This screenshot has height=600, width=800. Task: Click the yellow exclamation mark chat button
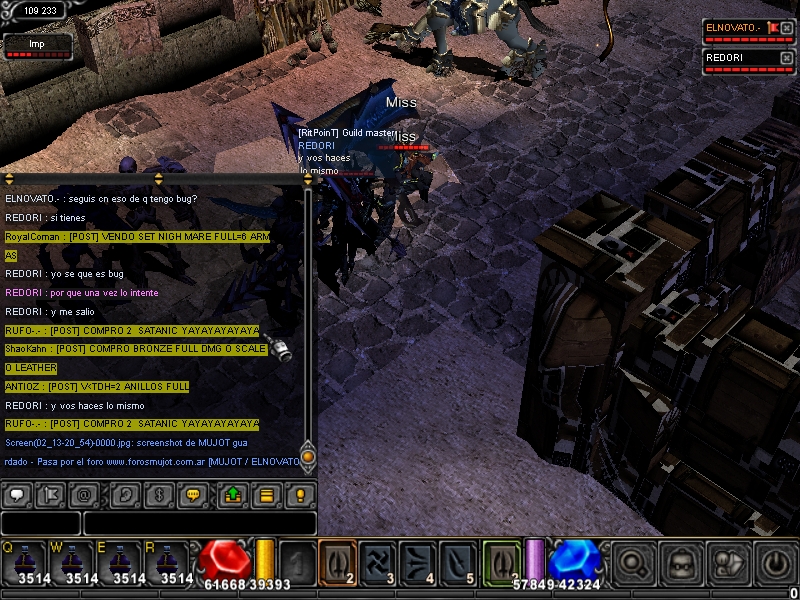(x=298, y=494)
